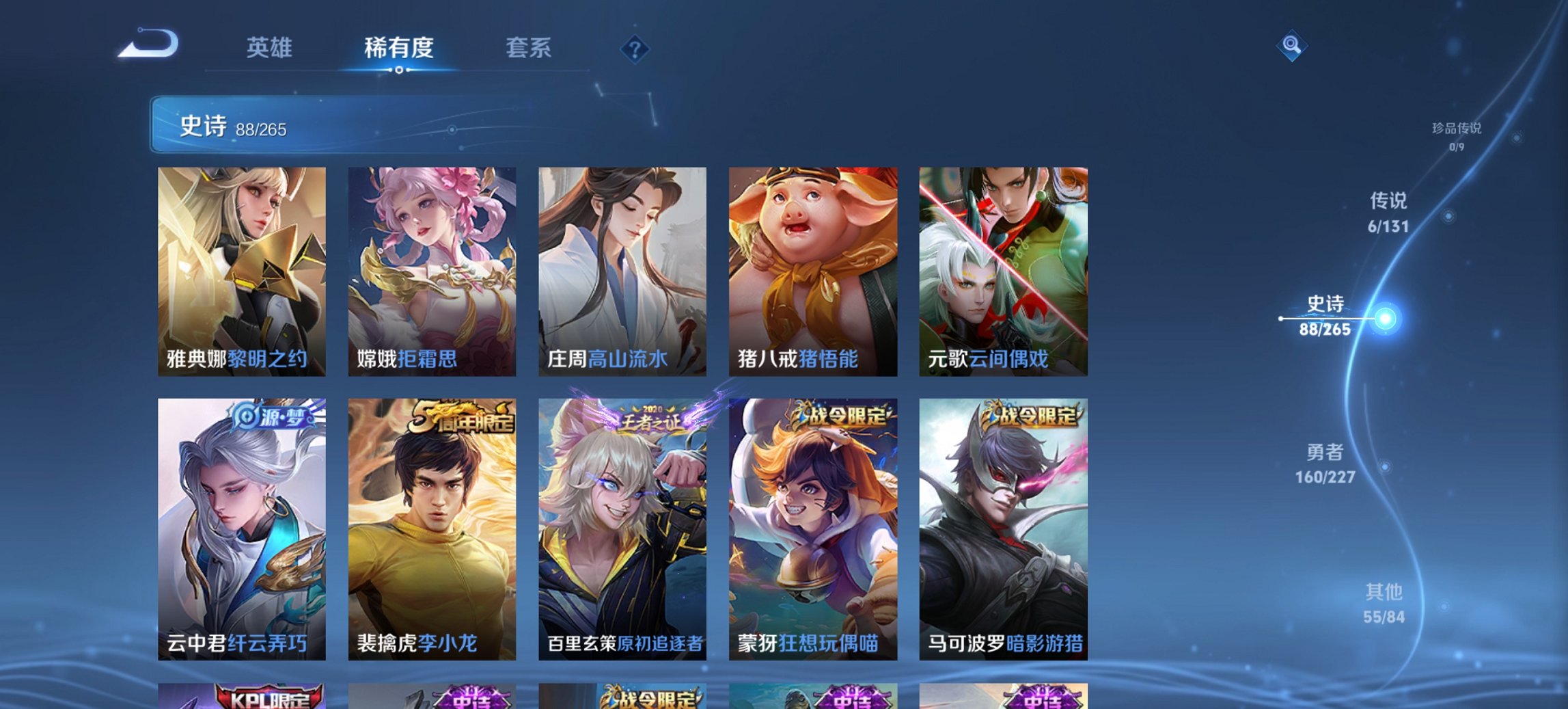Image resolution: width=1568 pixels, height=709 pixels.
Task: Click the help question mark icon
Action: (x=634, y=48)
